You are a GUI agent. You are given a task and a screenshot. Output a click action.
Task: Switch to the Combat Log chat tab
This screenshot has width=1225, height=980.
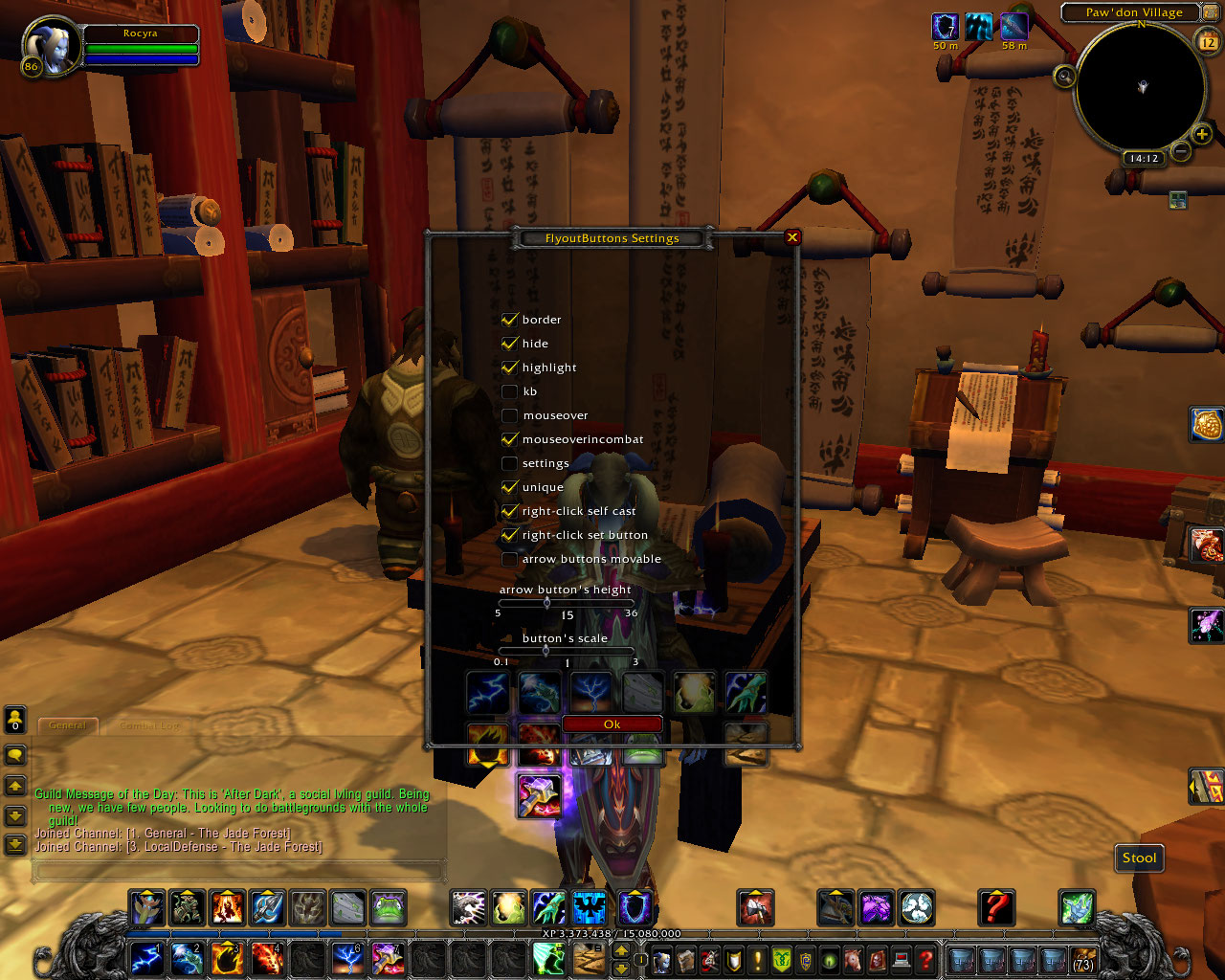click(x=149, y=726)
